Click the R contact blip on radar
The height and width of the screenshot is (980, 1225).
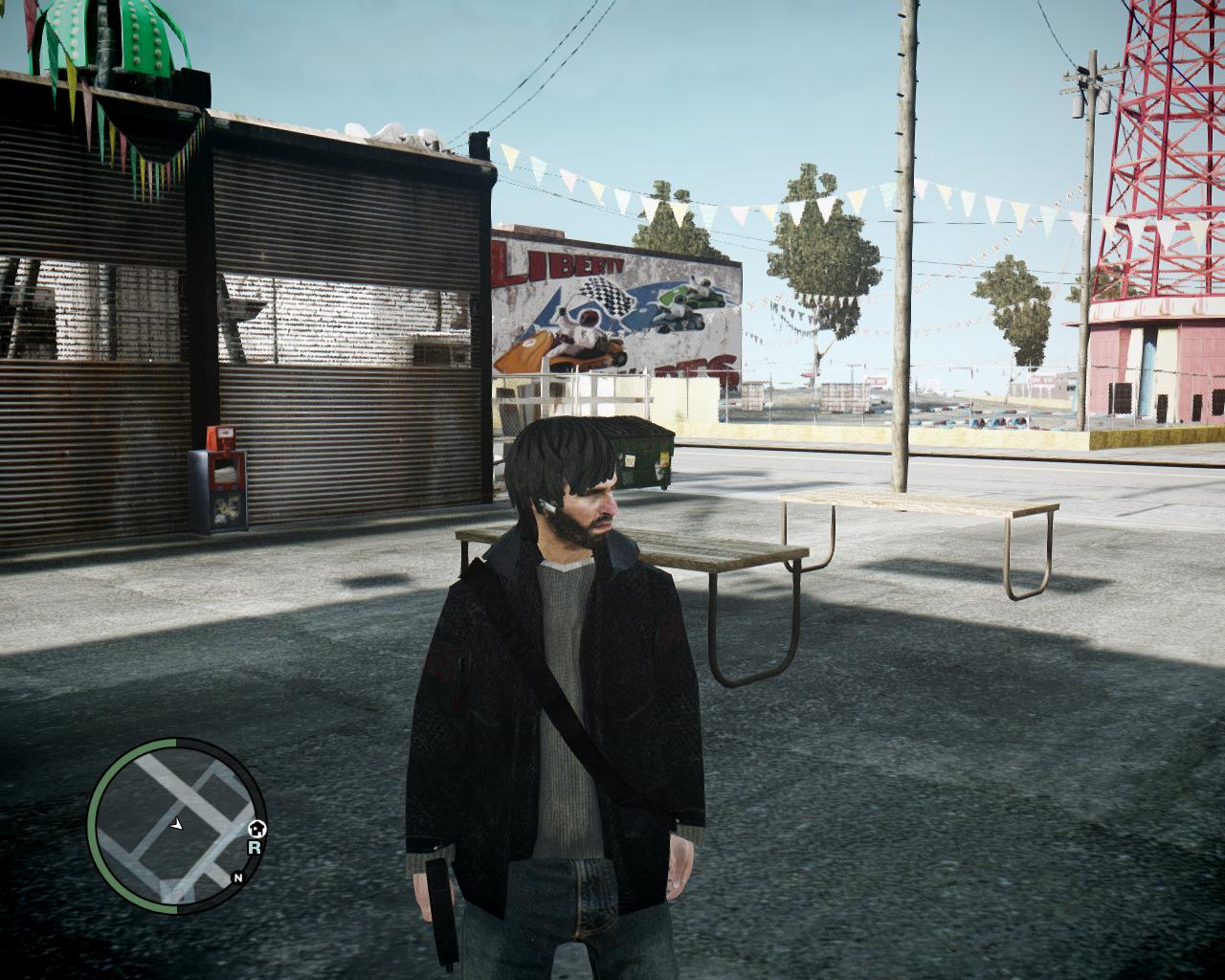[255, 847]
